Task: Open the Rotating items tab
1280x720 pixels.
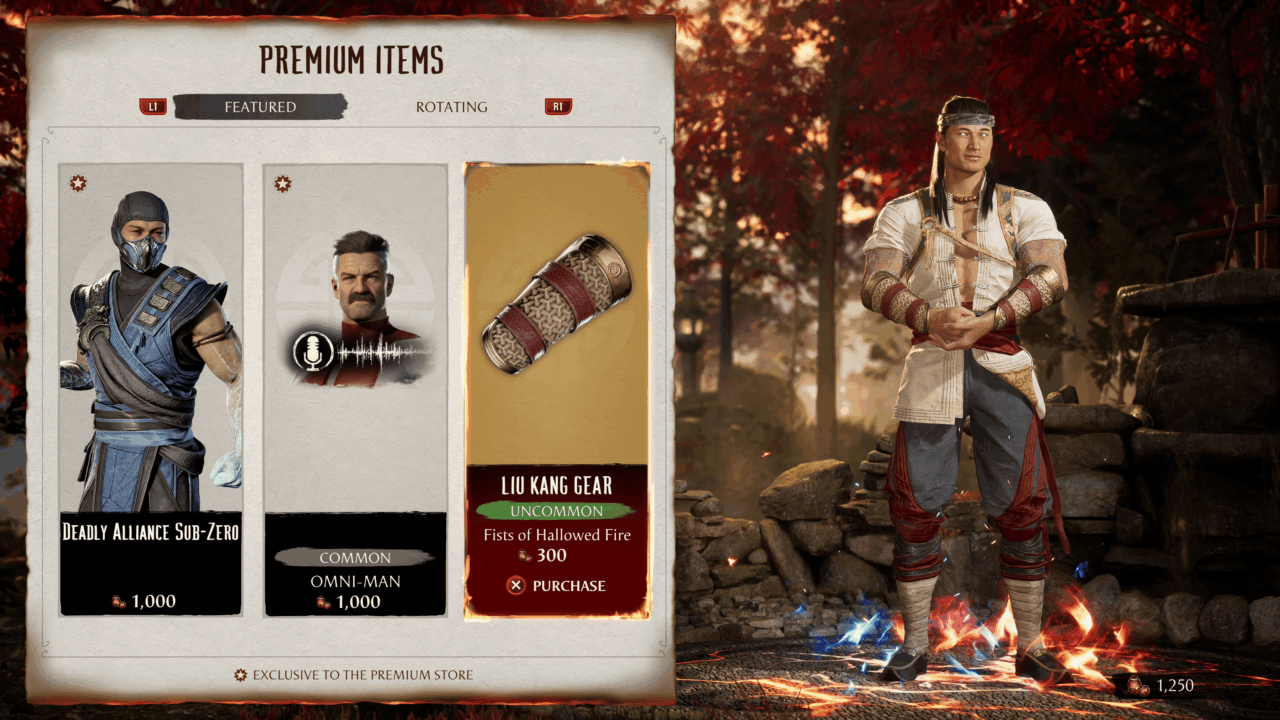Action: tap(451, 107)
